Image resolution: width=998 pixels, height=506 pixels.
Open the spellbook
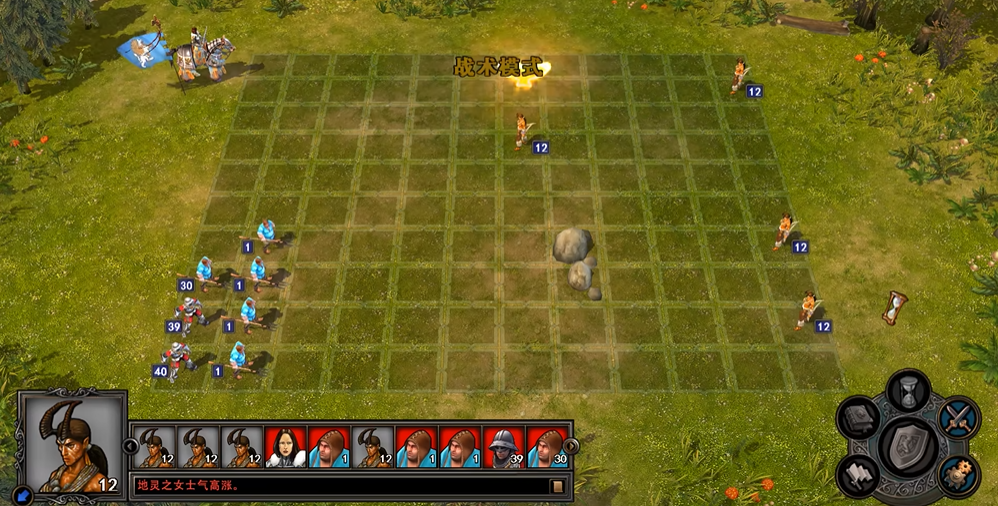coord(858,416)
